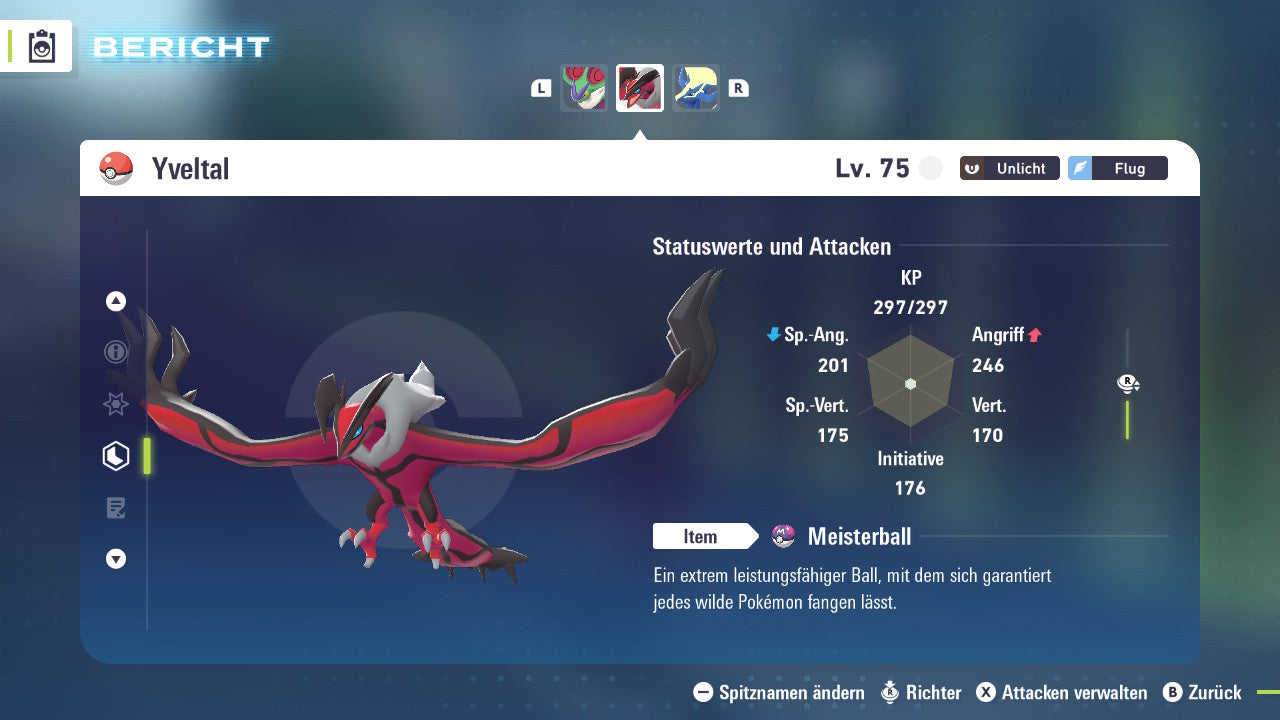The image size is (1280, 720).
Task: Expand downward with the sidebar down arrow
Action: (x=115, y=559)
